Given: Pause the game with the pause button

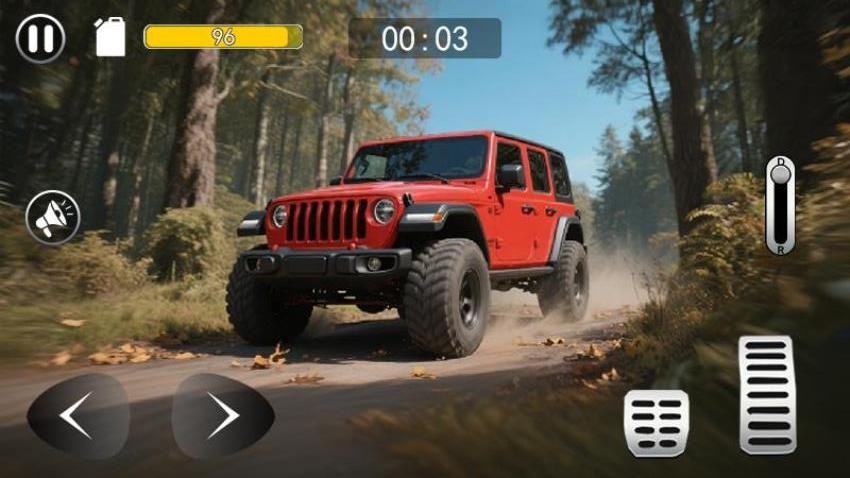Looking at the screenshot, I should point(41,39).
